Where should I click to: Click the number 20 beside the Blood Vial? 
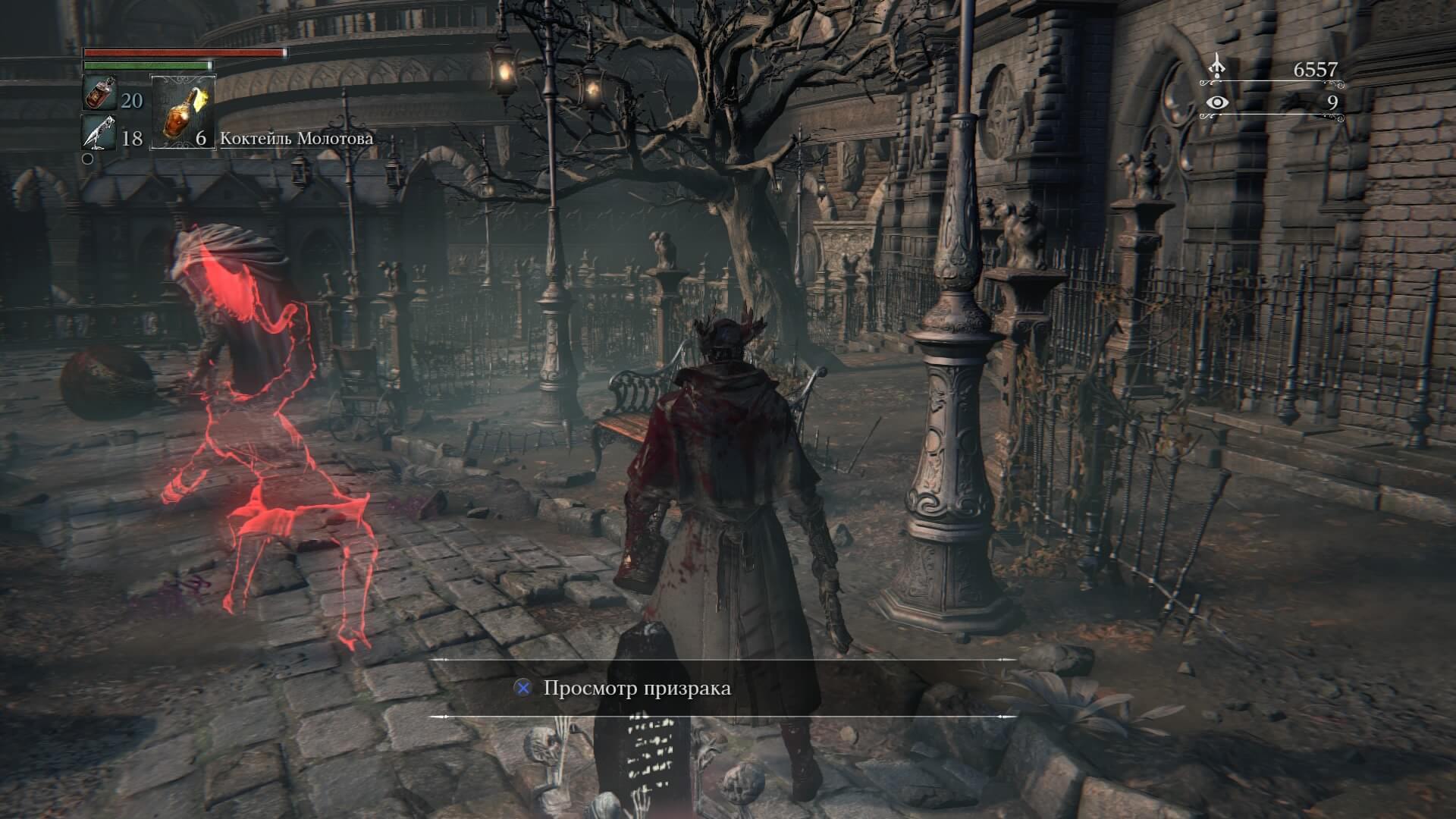pos(130,99)
